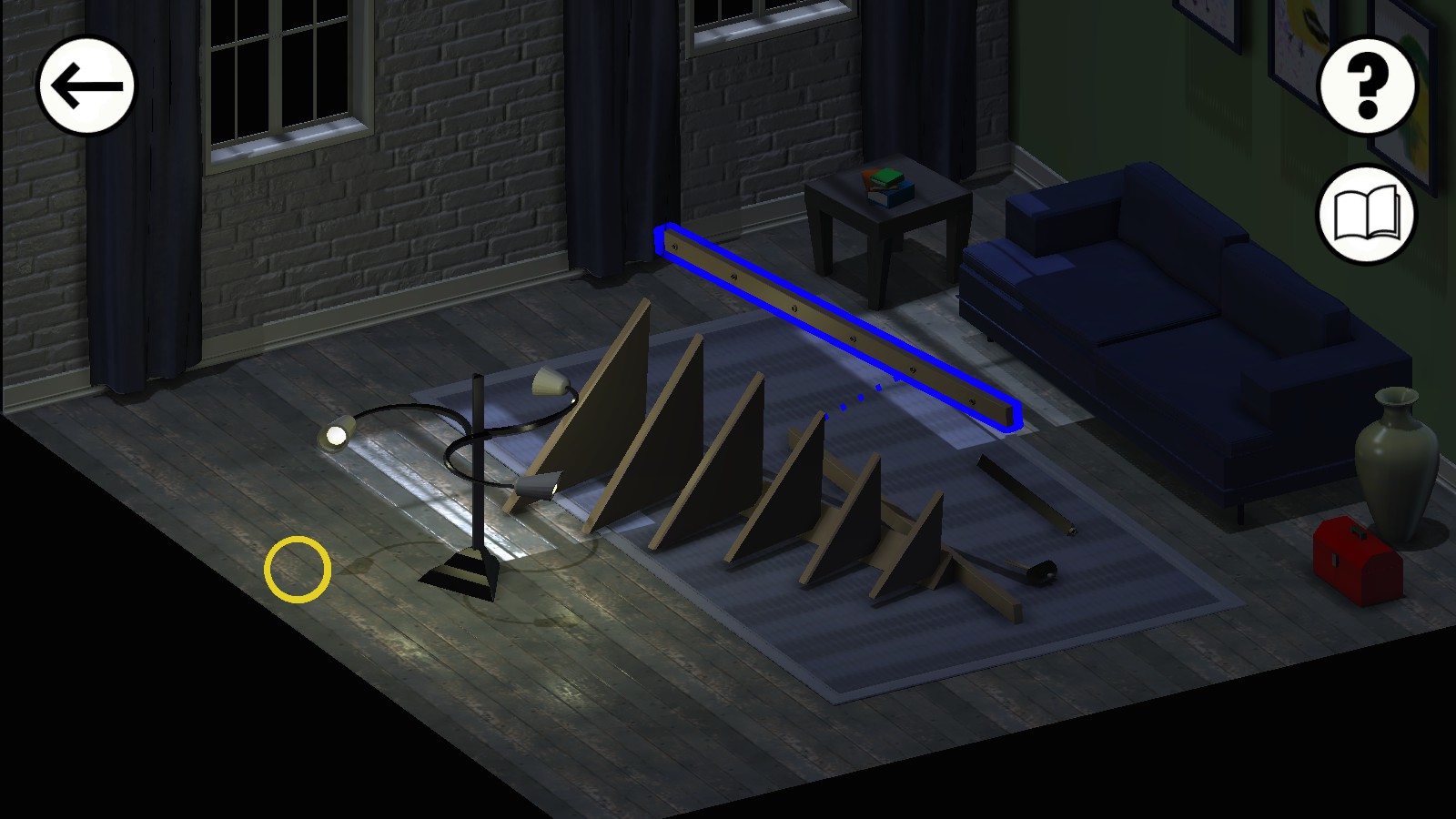Open the question mark help button
Viewport: 1456px width, 819px height.
tap(1367, 86)
